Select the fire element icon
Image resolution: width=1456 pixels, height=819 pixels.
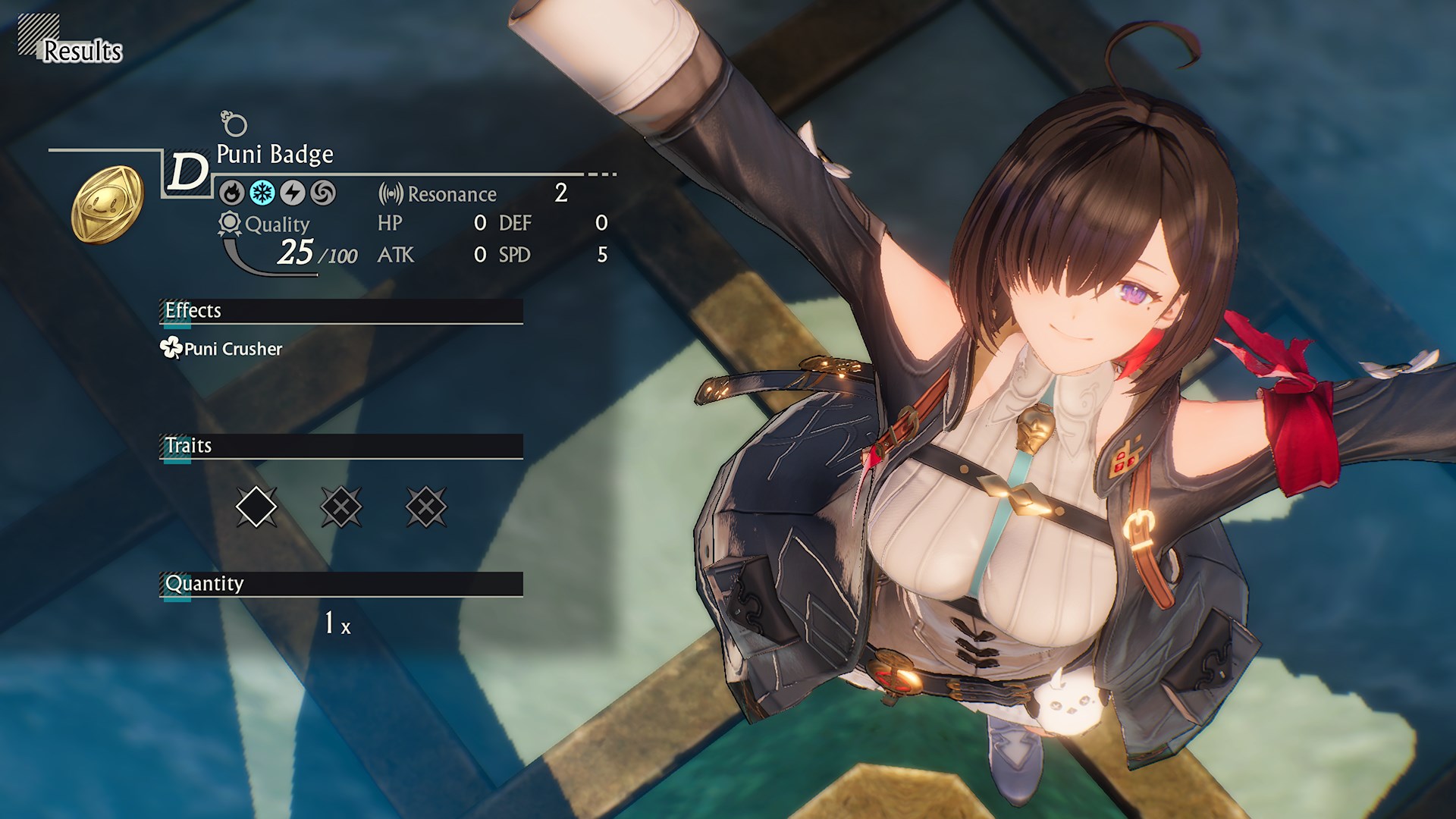tap(233, 192)
